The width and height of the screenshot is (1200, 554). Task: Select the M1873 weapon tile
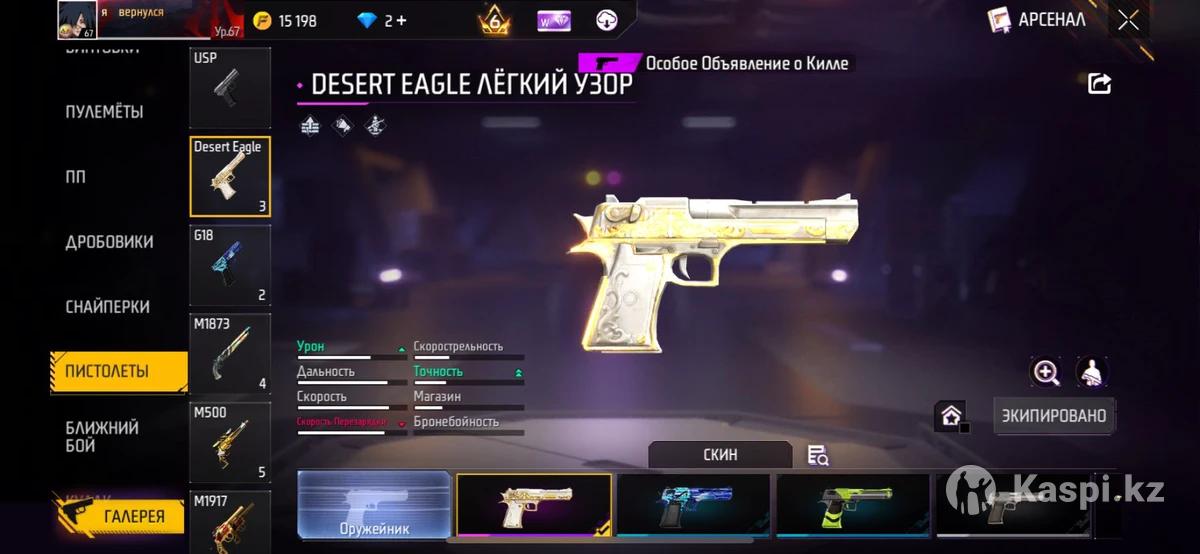point(230,353)
